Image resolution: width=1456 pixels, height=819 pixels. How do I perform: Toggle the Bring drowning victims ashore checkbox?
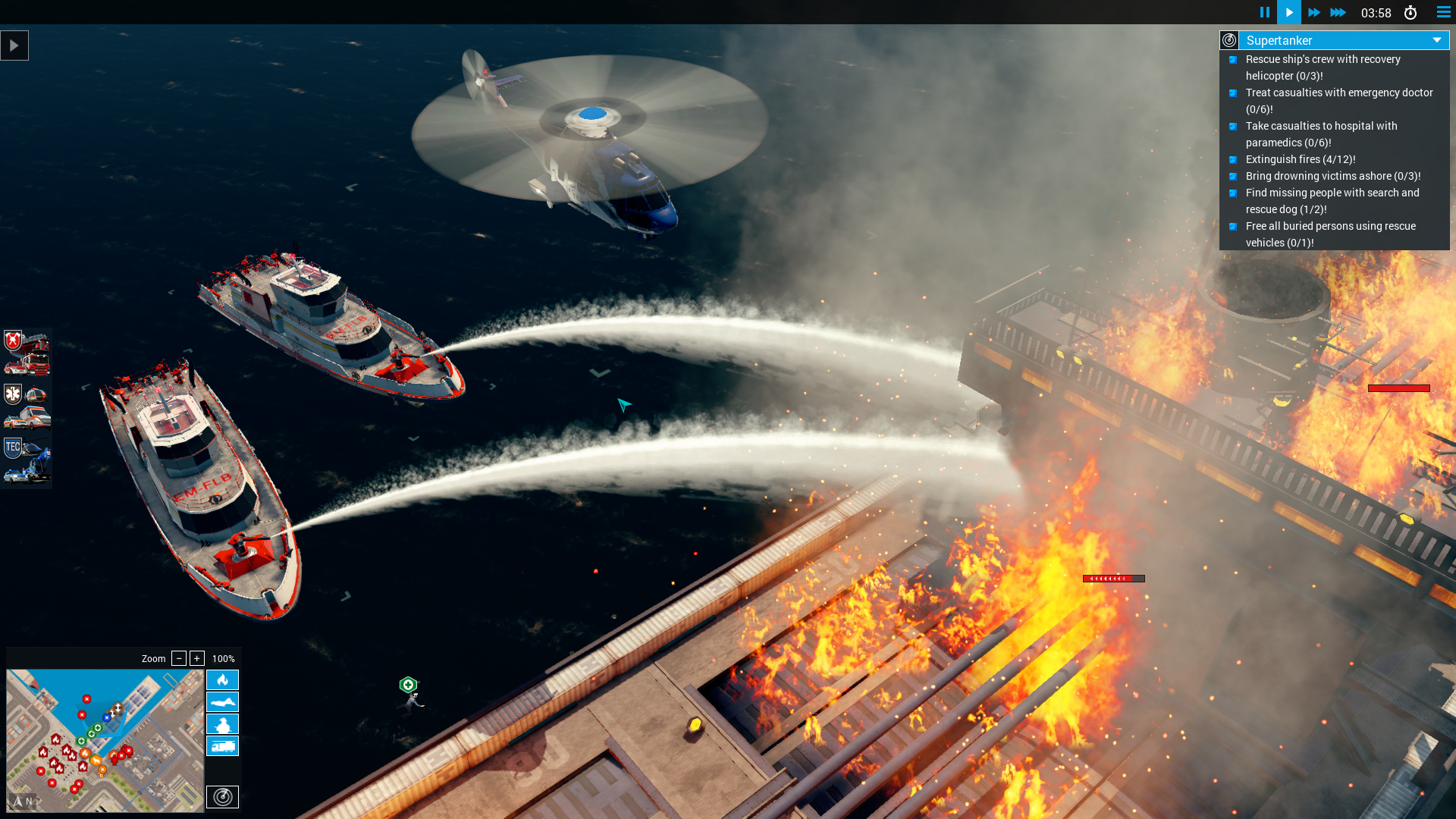(1234, 176)
